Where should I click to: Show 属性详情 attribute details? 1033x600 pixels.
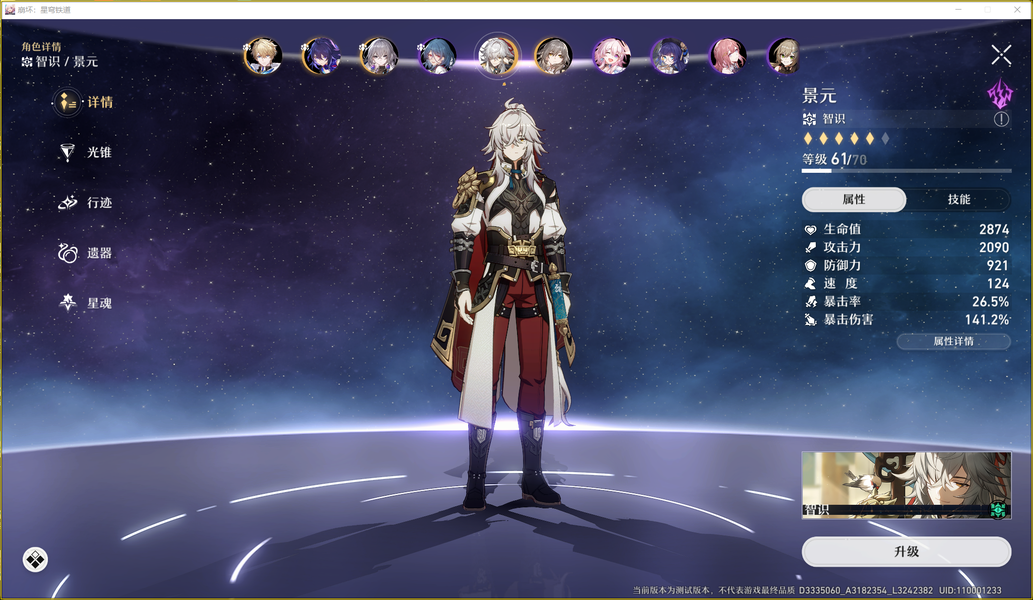953,341
